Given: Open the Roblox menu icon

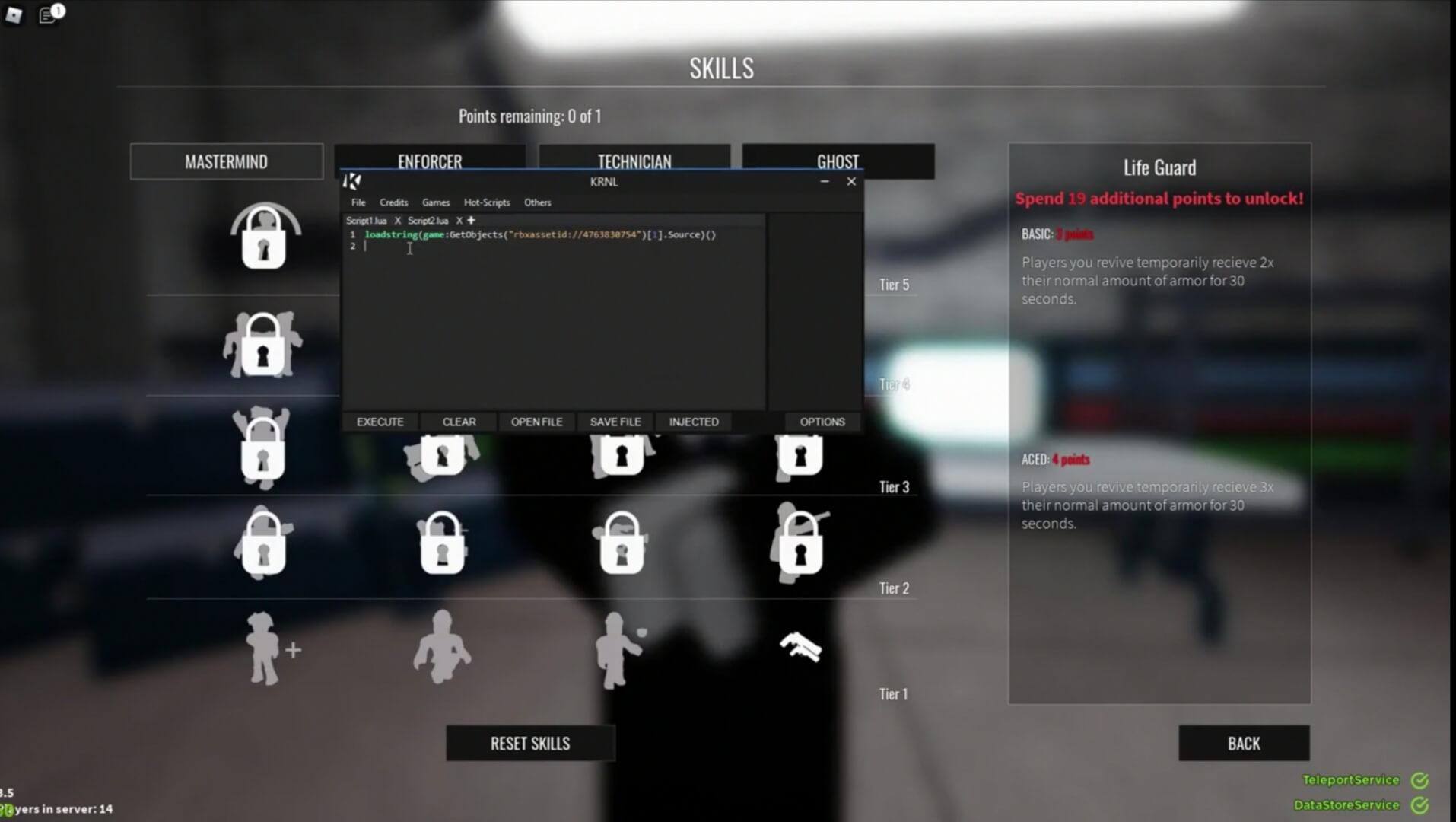Looking at the screenshot, I should pos(14,14).
